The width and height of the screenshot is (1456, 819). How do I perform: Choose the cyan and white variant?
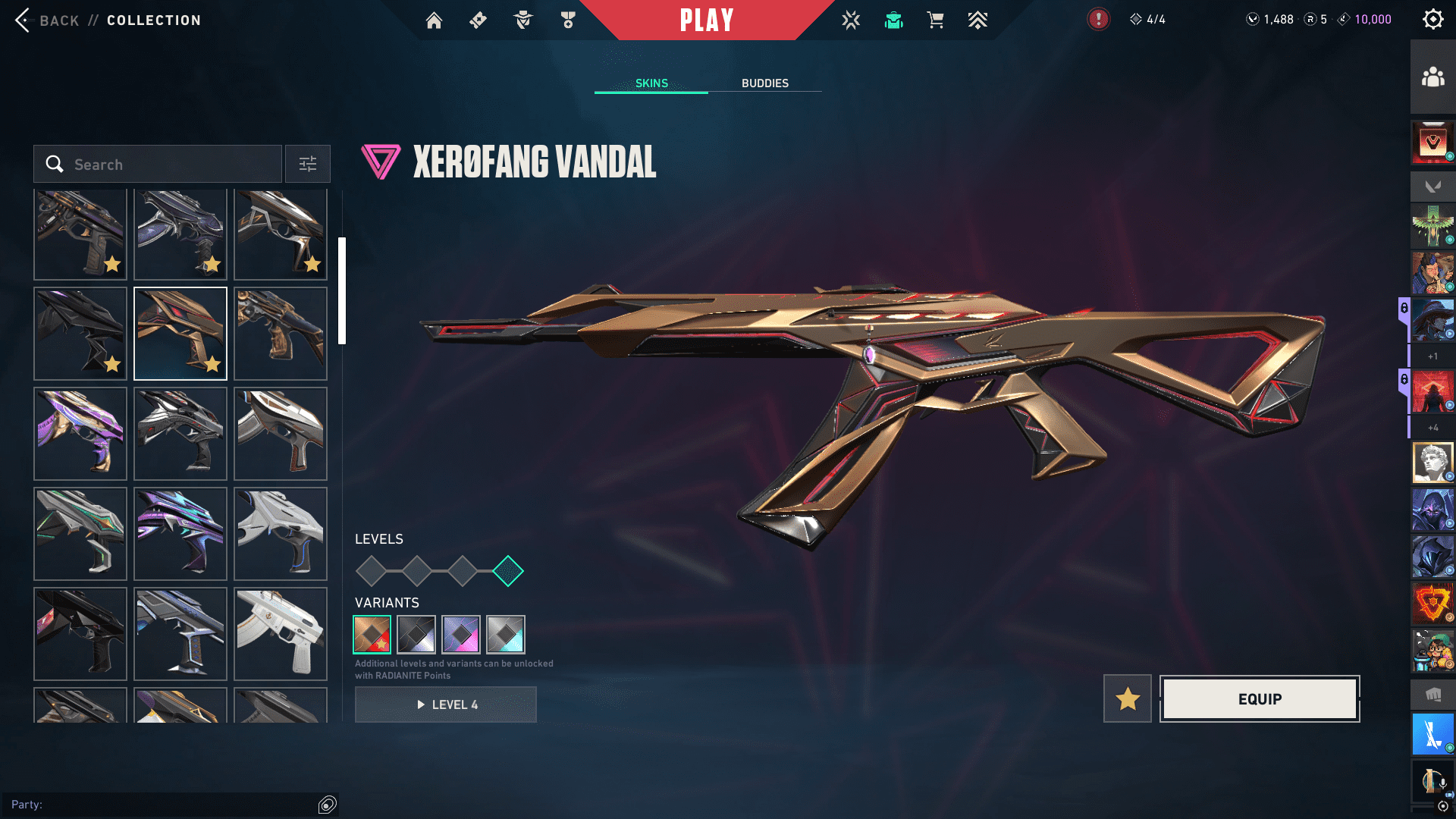[506, 635]
